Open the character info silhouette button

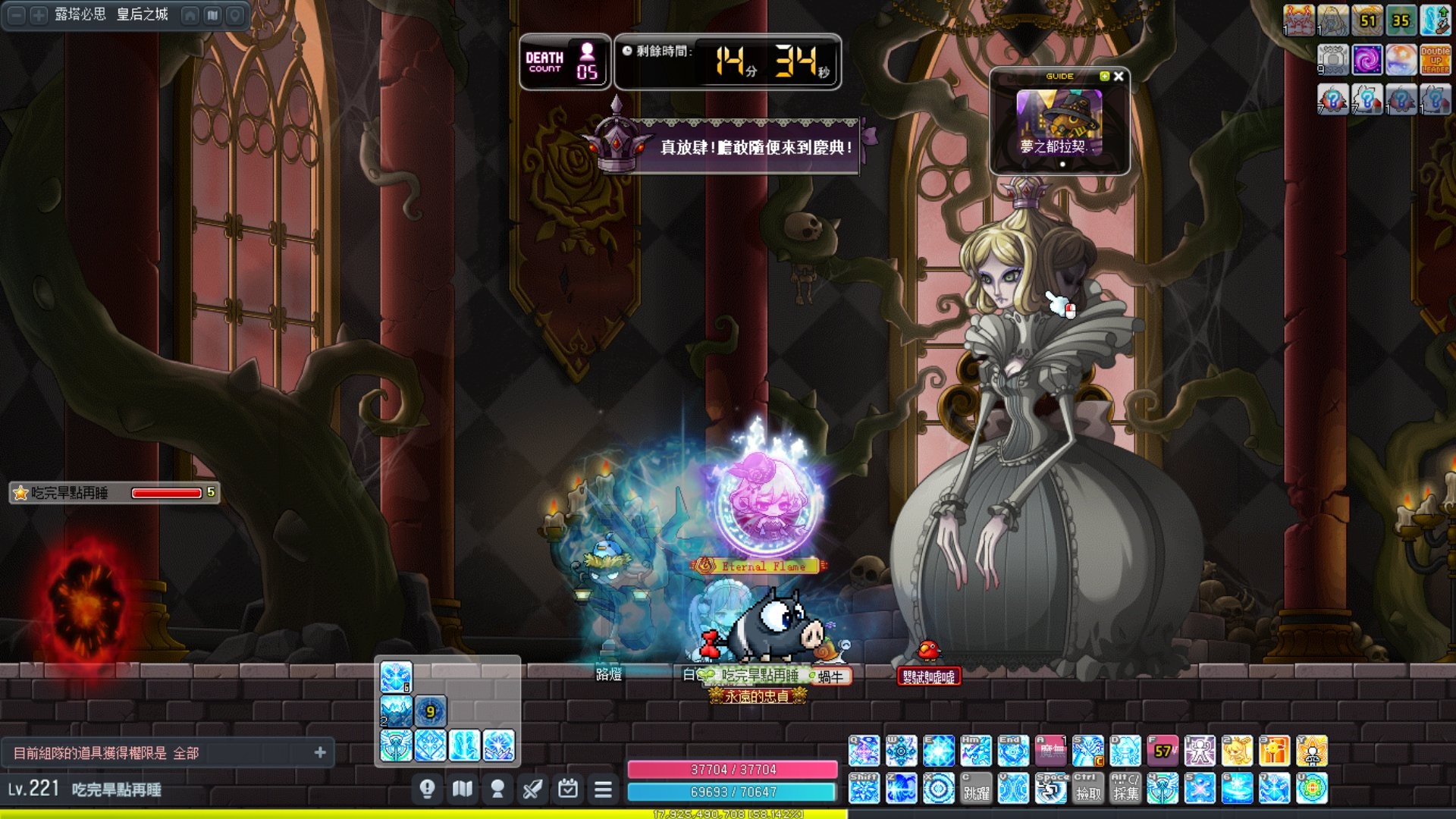point(497,790)
